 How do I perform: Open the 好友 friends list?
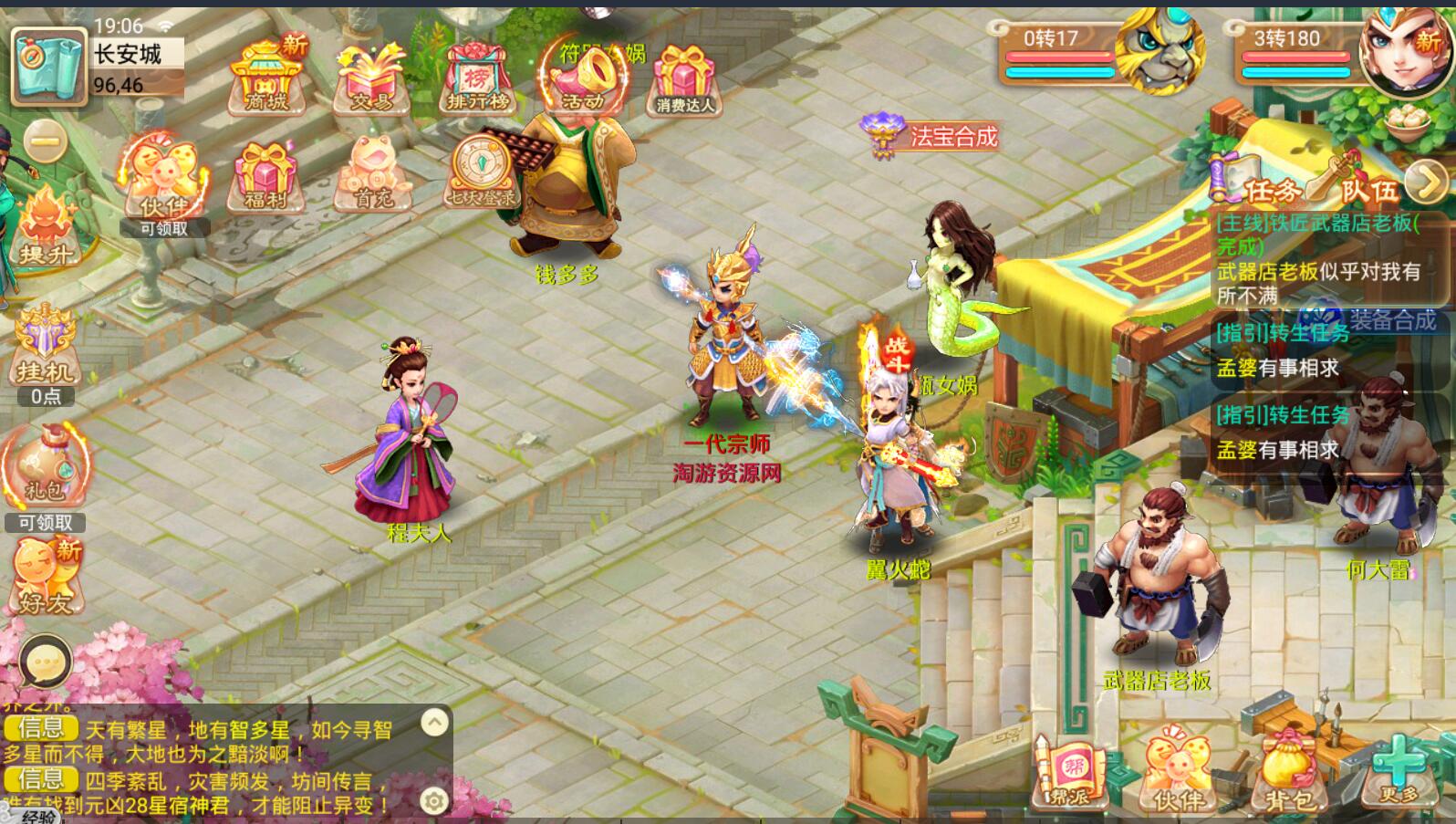[46, 577]
